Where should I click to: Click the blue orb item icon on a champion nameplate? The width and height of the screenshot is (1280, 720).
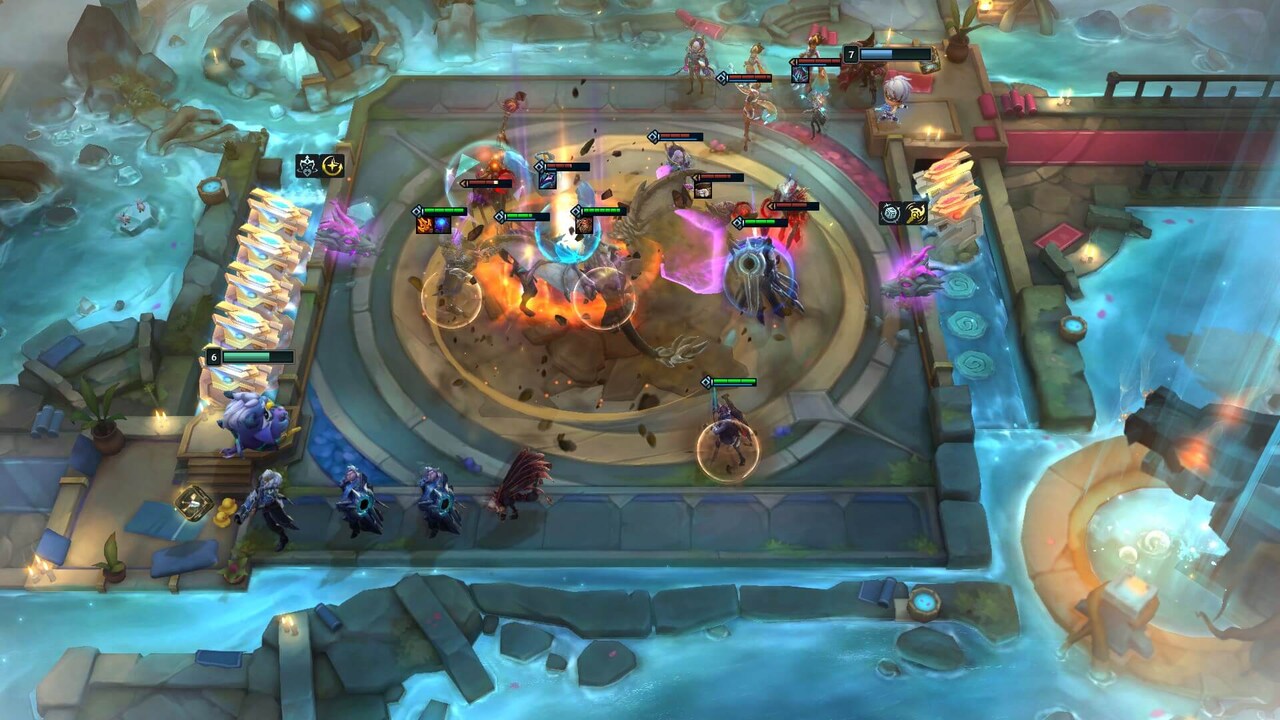[x=441, y=224]
